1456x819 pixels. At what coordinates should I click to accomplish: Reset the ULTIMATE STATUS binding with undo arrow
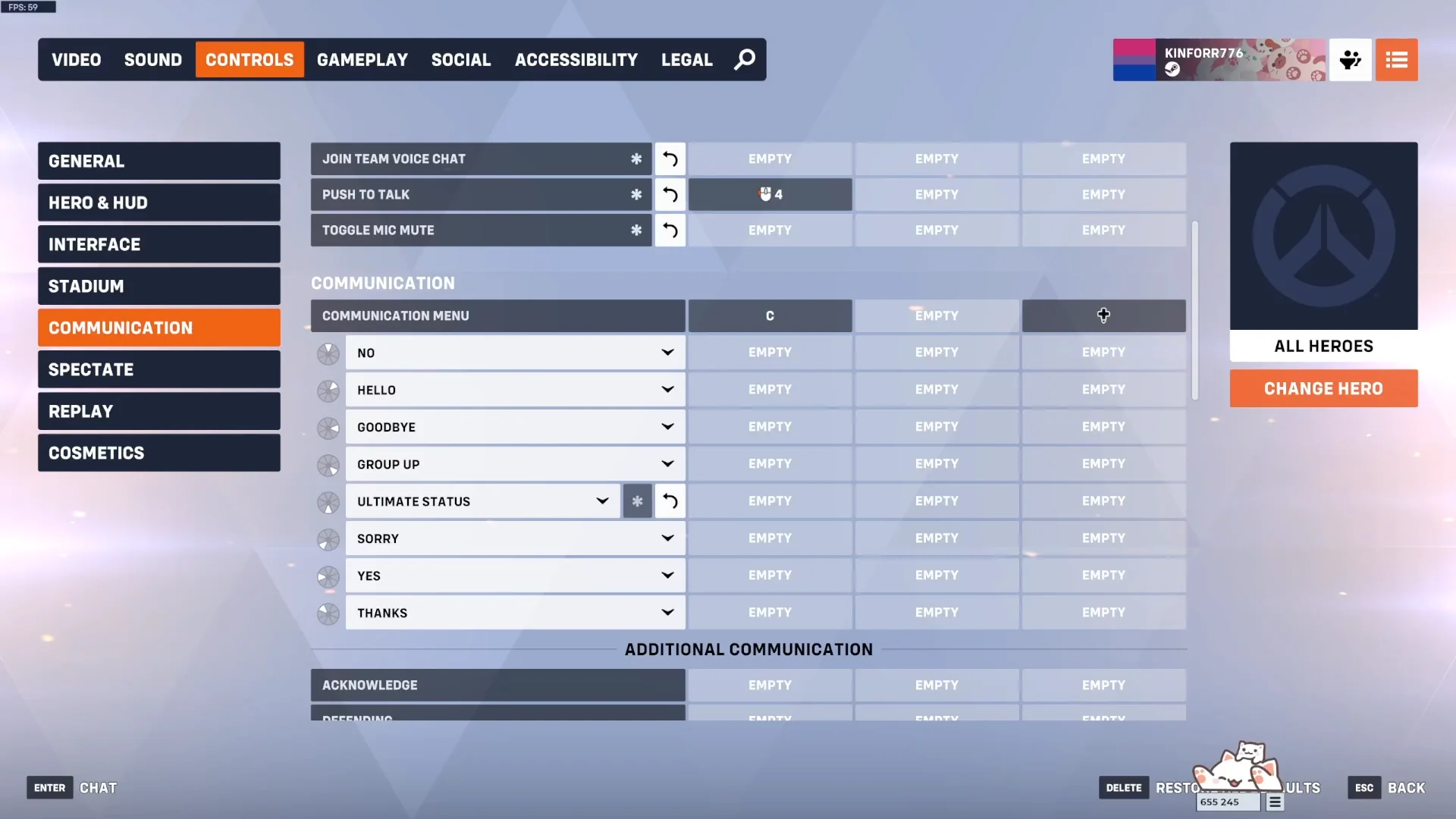point(670,501)
